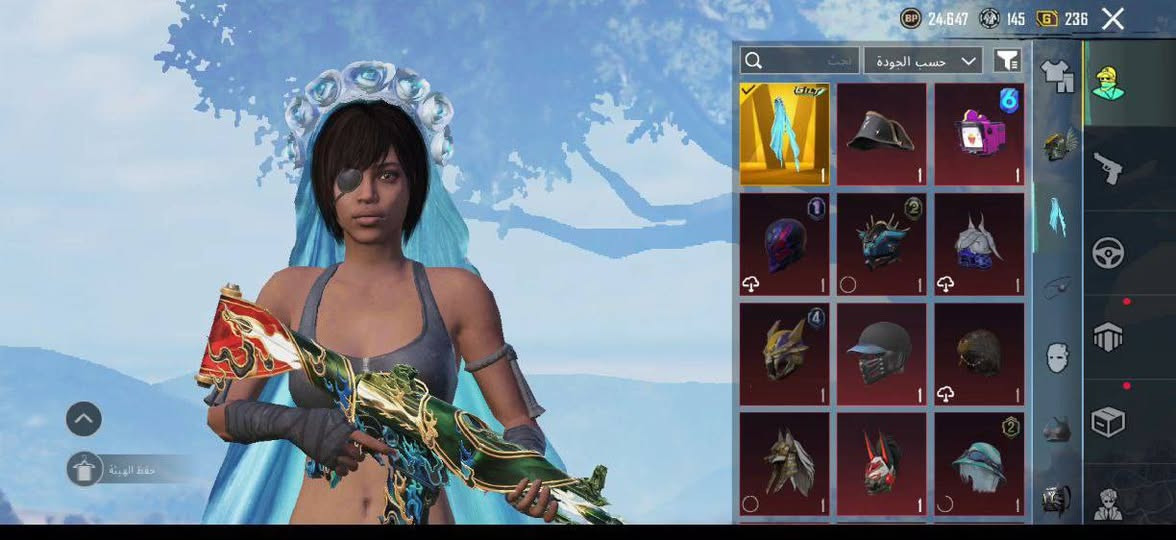Viewport: 1176px width, 540px height.
Task: Close the inventory screen with the X
Action: click(1112, 18)
